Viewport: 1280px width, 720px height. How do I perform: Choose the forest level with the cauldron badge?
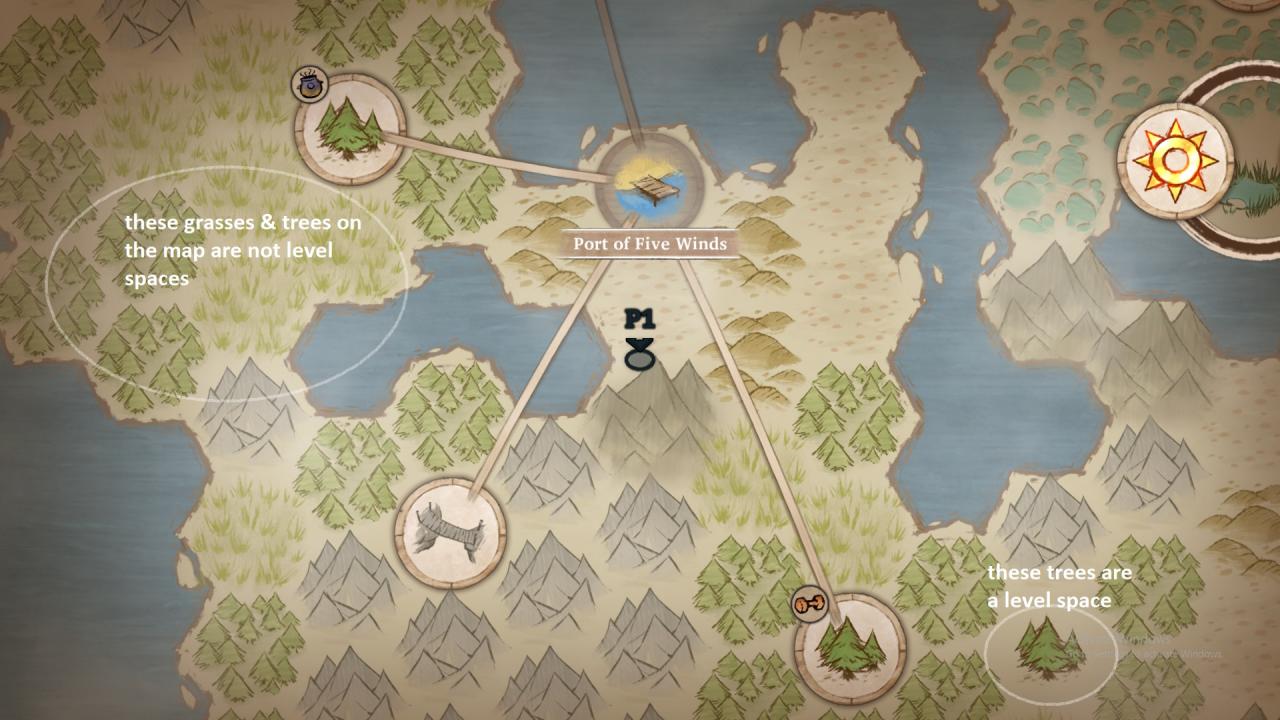tap(351, 128)
